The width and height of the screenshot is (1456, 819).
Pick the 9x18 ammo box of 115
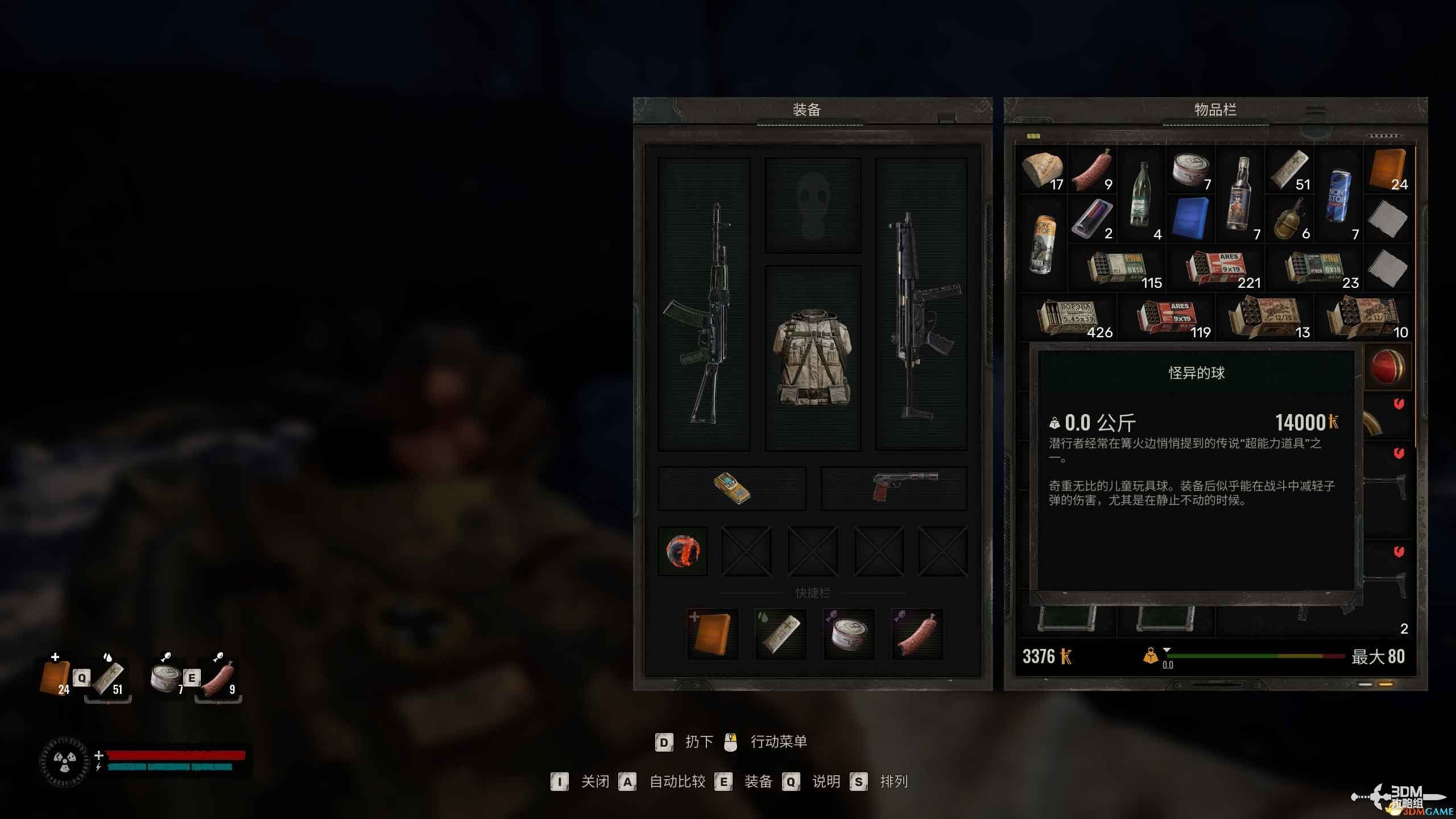(1117, 268)
